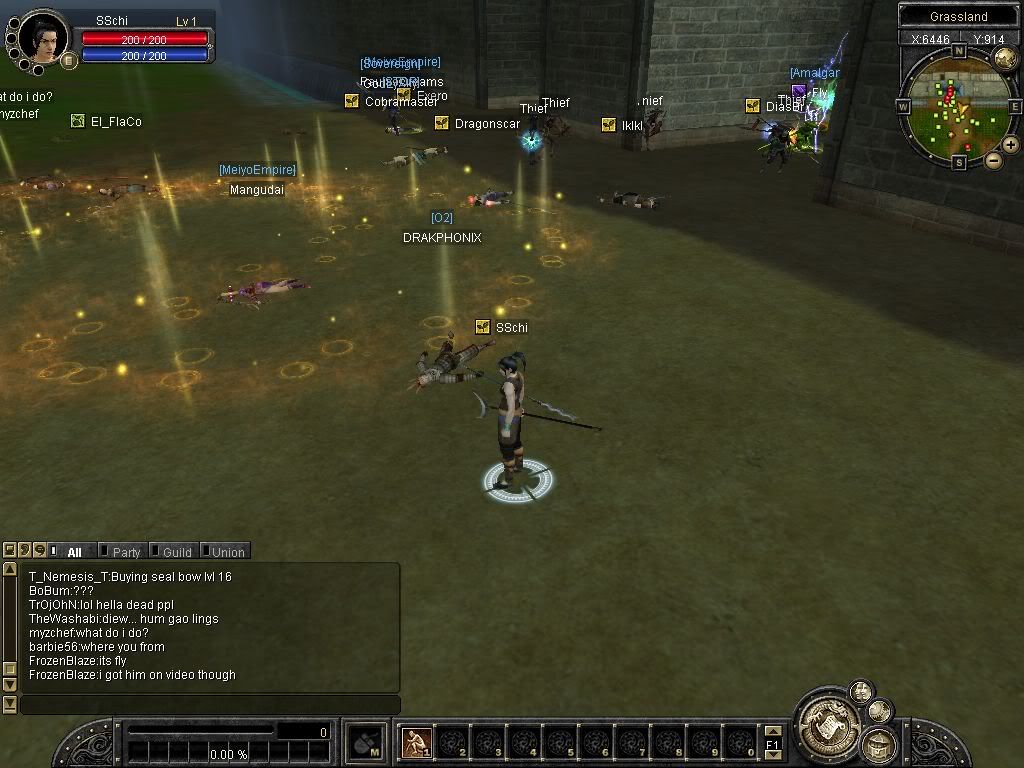Image resolution: width=1024 pixels, height=768 pixels.
Task: Open the Party chat tab
Action: click(126, 551)
